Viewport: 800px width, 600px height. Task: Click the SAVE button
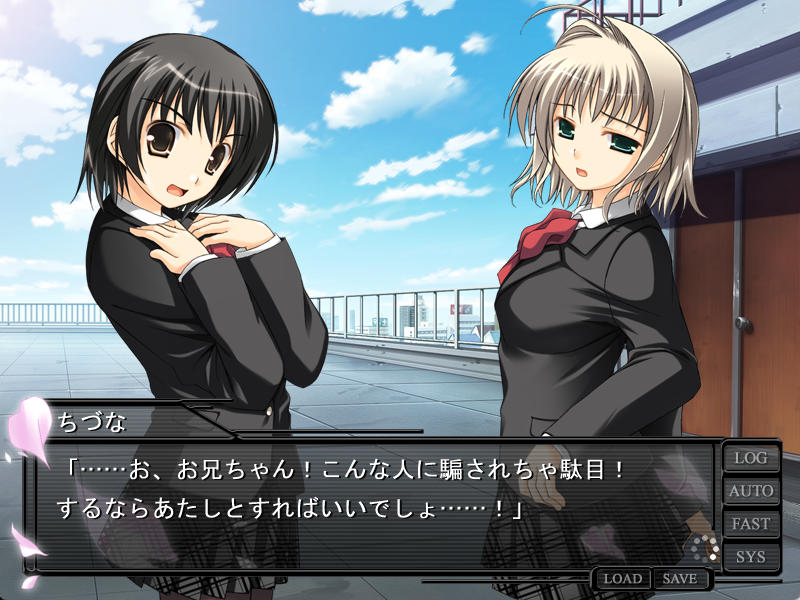pos(680,579)
